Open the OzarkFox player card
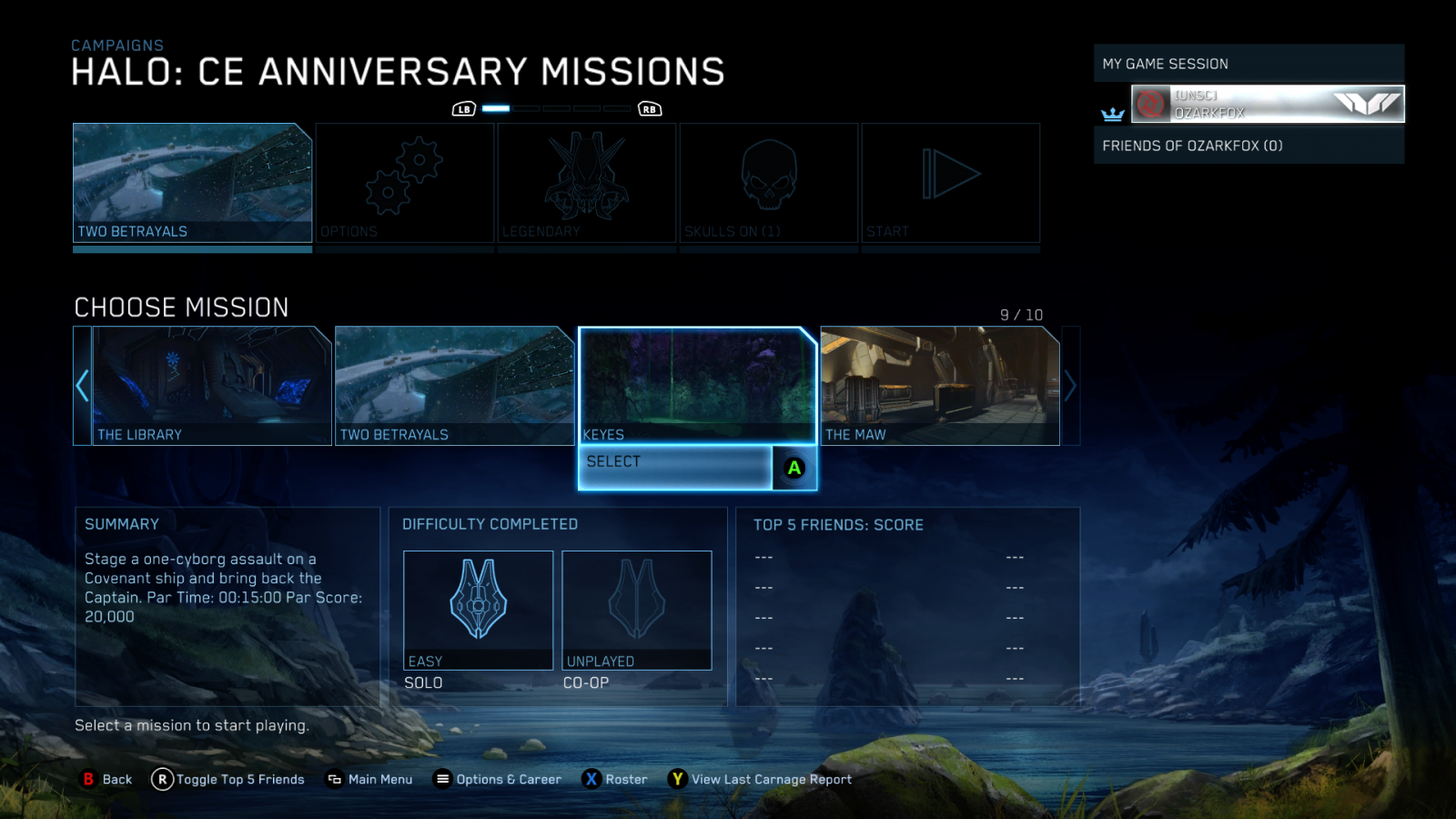 pos(1267,104)
